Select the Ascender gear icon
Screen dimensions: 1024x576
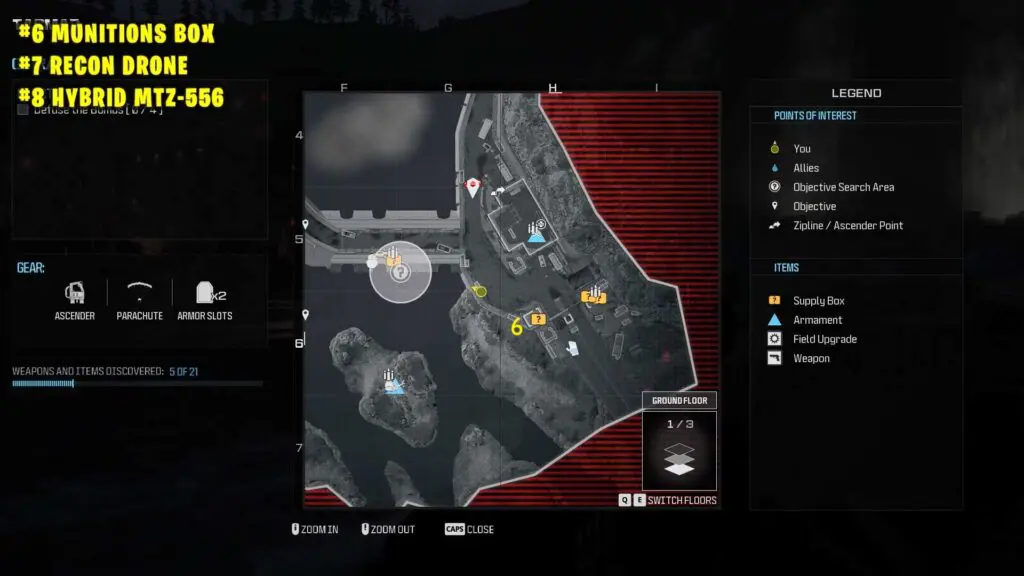click(x=75, y=293)
